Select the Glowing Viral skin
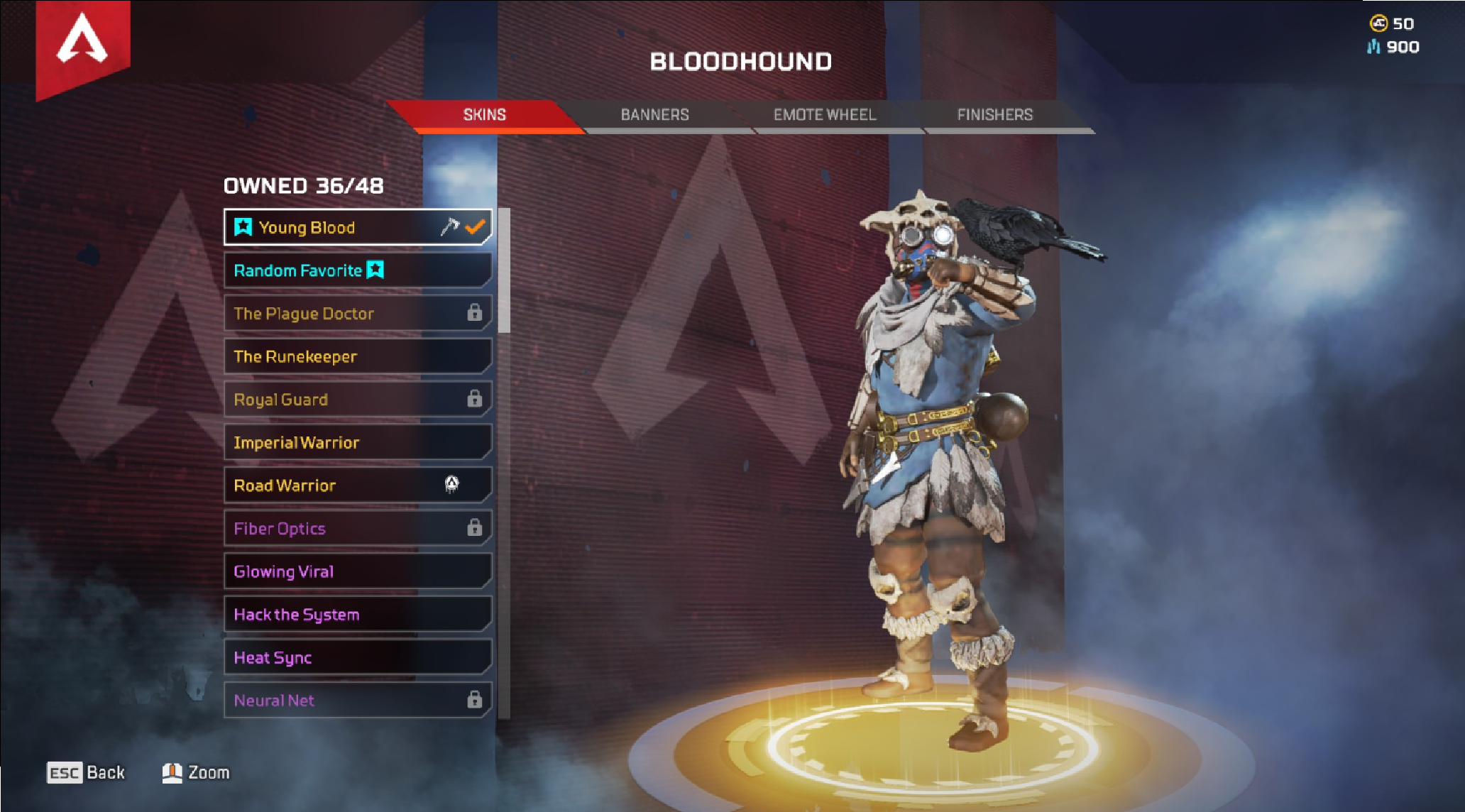The width and height of the screenshot is (1465, 812). coord(358,571)
